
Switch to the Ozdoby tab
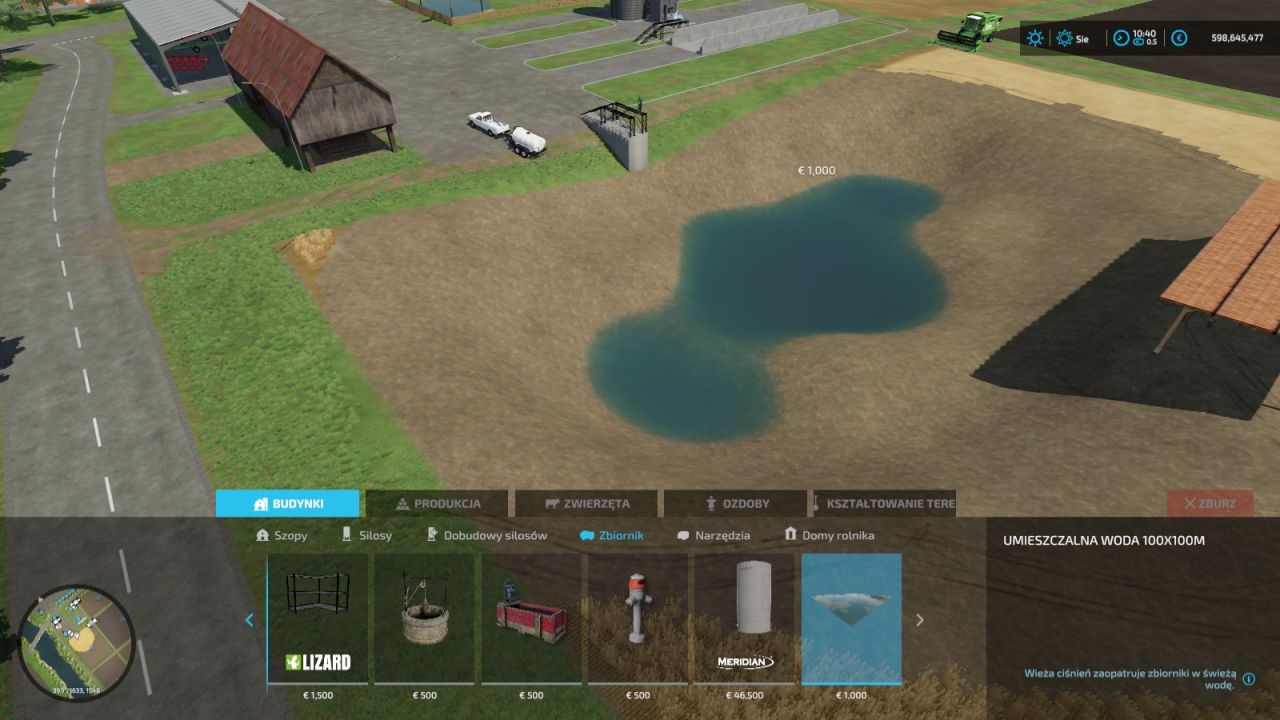tap(735, 504)
